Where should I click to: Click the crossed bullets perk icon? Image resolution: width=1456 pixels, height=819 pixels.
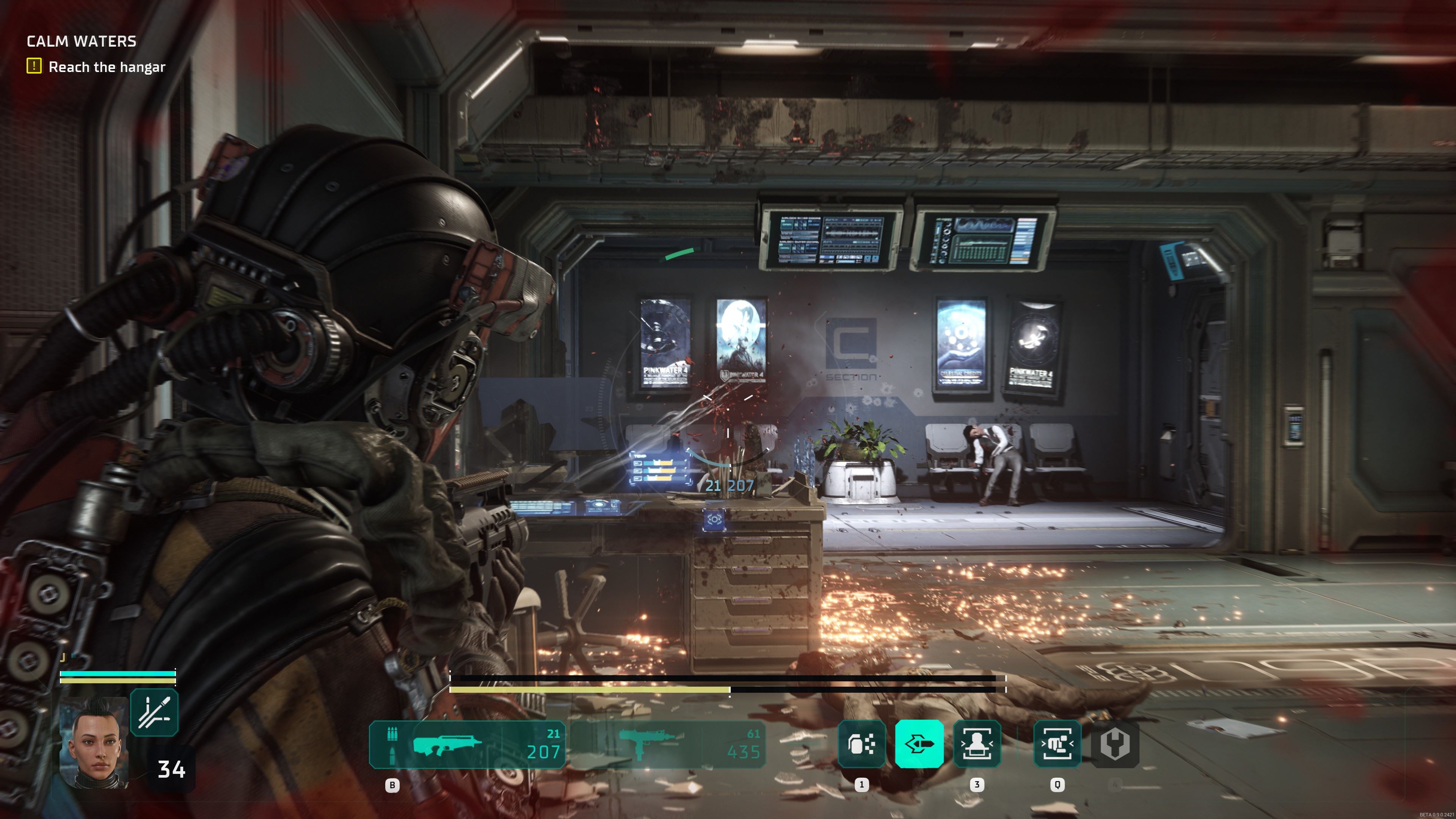tap(154, 712)
